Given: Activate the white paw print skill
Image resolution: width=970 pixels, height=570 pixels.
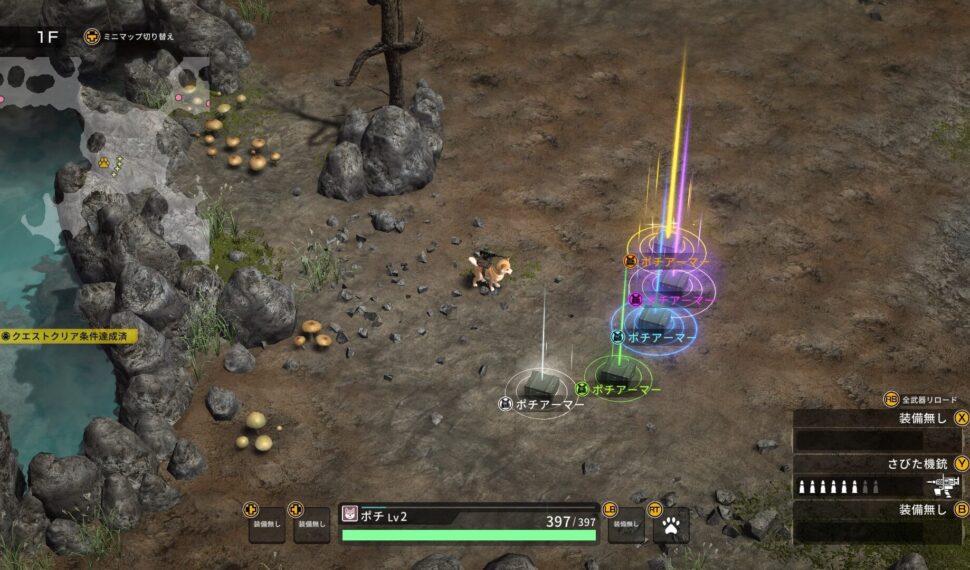Looking at the screenshot, I should pyautogui.click(x=670, y=524).
